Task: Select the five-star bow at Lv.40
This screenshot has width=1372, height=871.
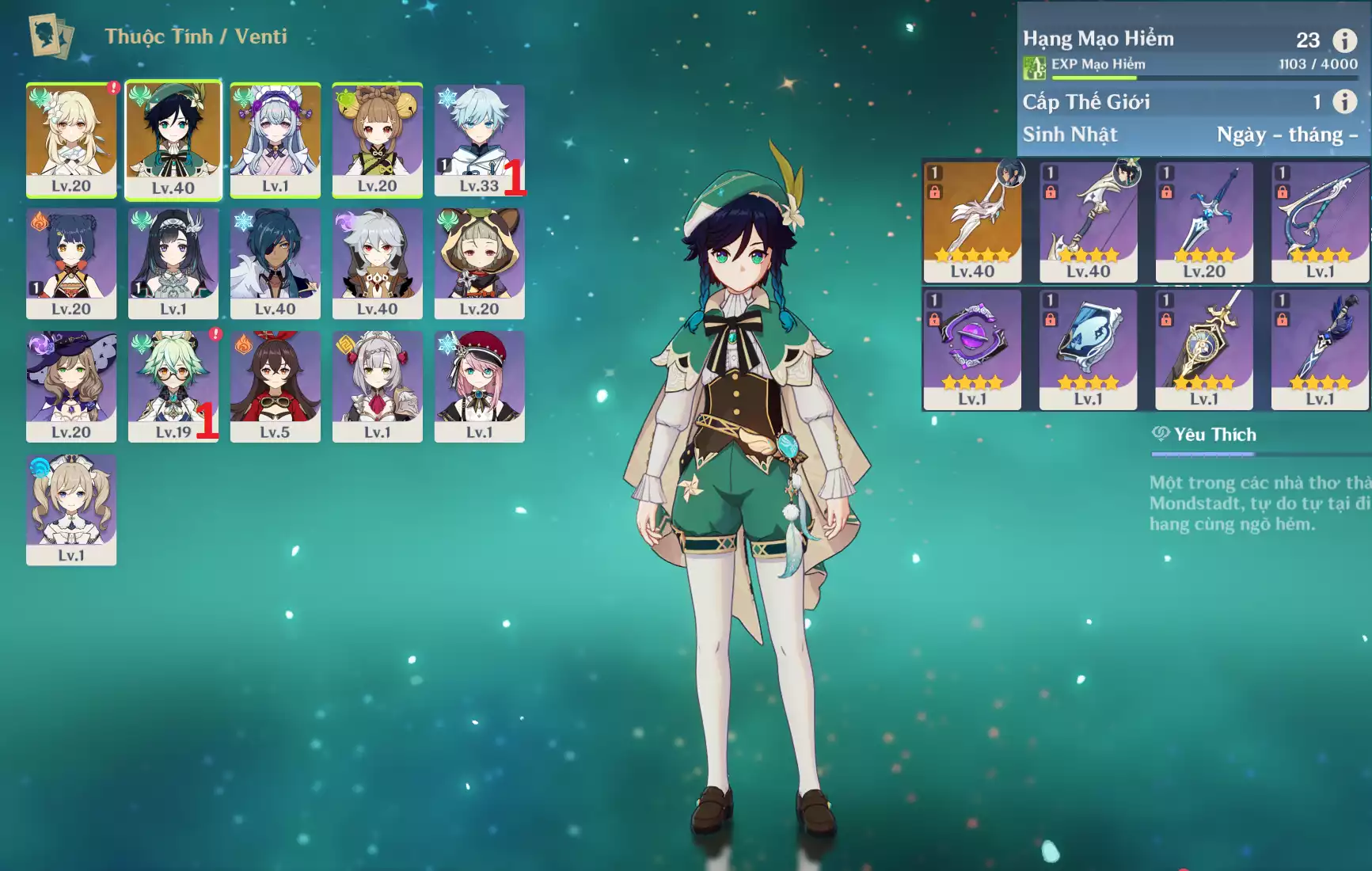Action: [x=972, y=222]
